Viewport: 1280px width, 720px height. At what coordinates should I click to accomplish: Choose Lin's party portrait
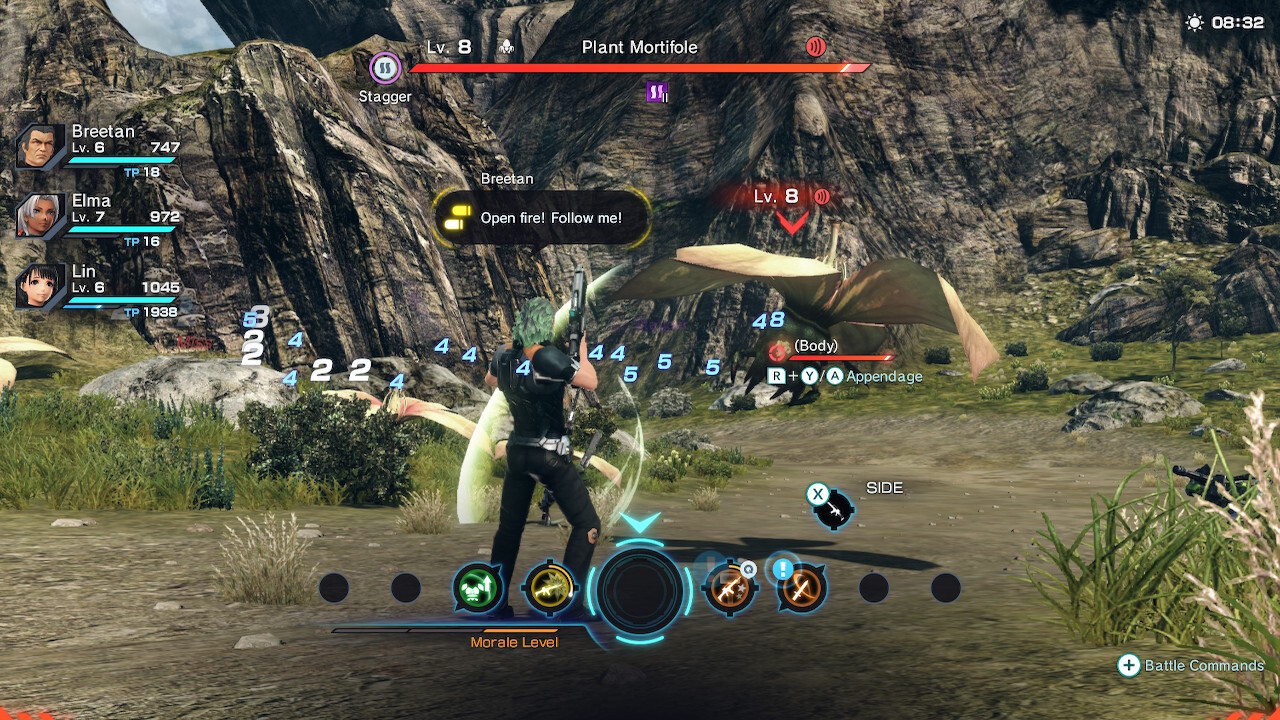(41, 286)
